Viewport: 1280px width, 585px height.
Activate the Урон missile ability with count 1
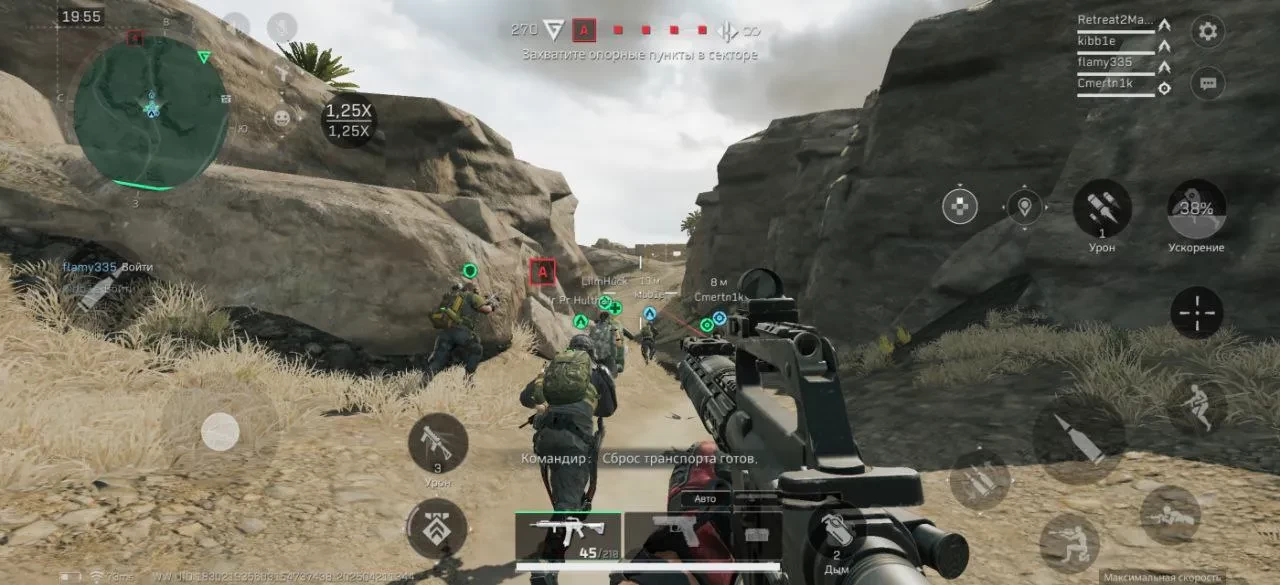point(1102,209)
